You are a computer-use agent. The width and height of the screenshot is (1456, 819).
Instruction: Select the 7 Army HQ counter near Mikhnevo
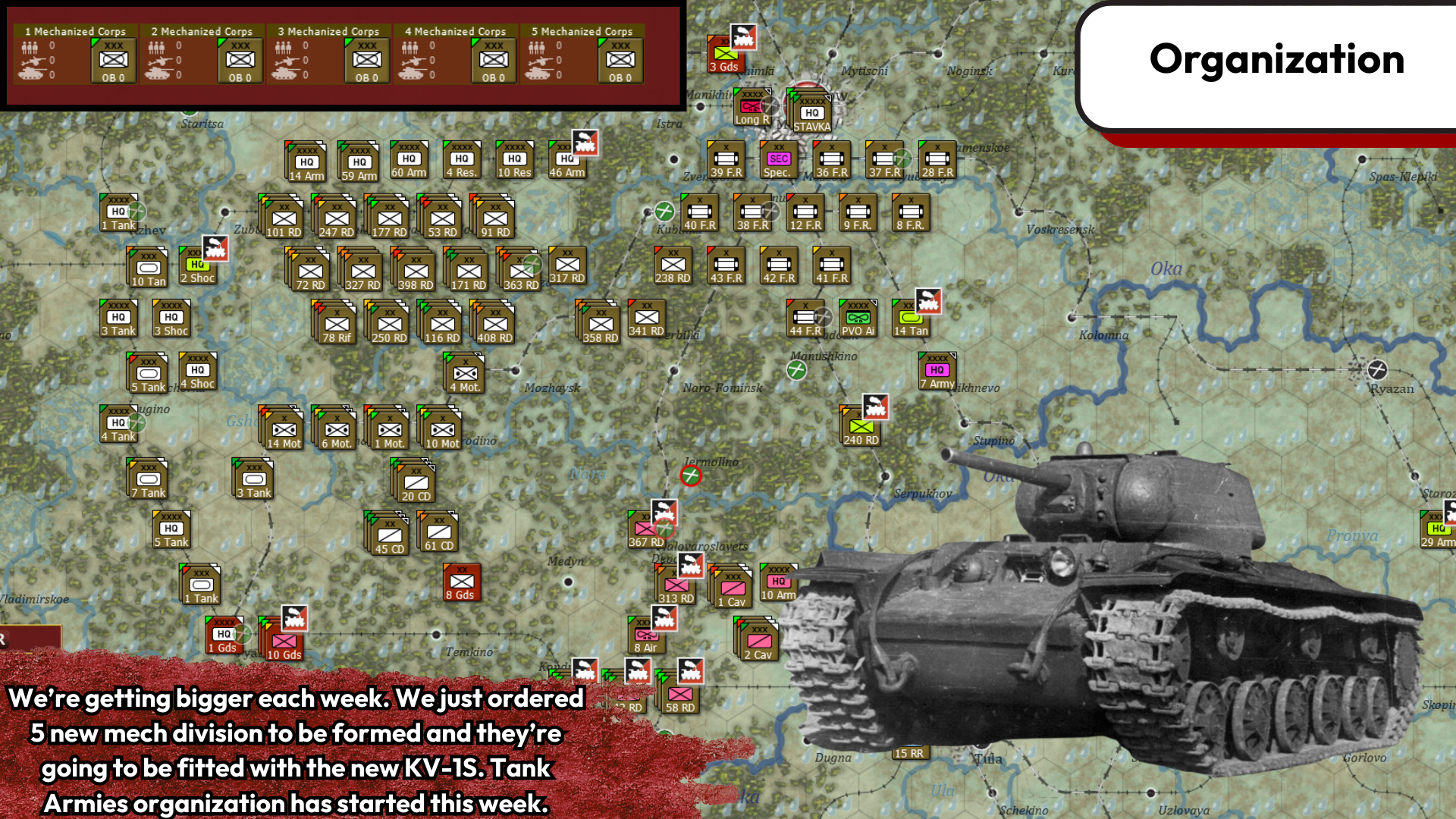(x=937, y=372)
